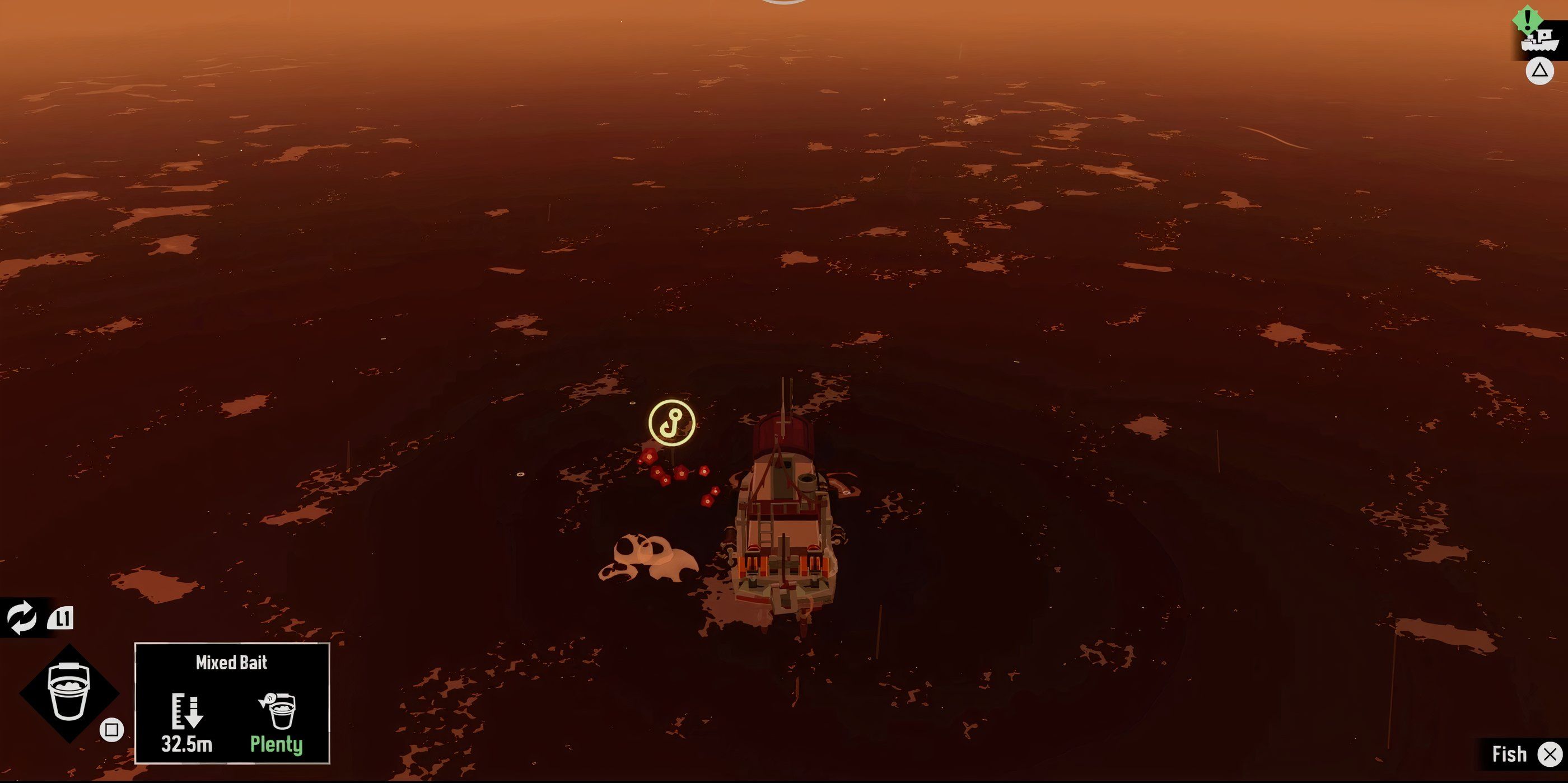Expand the L1 cycle control label
Screen dimensions: 1568x783
[61, 620]
